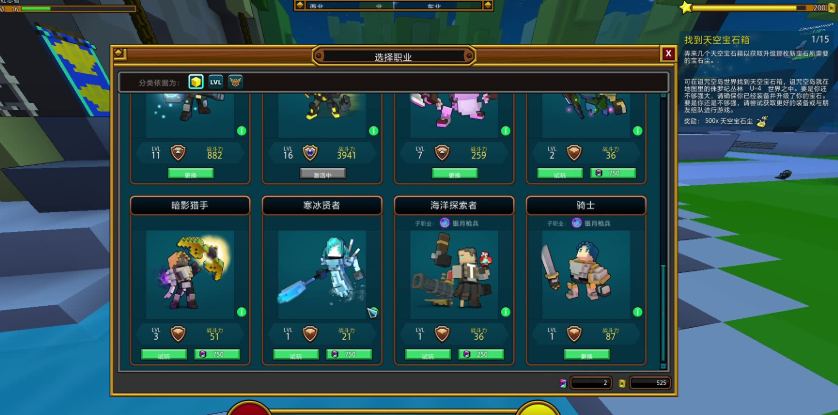Close the class selection window
This screenshot has height=415, width=838.
[668, 53]
